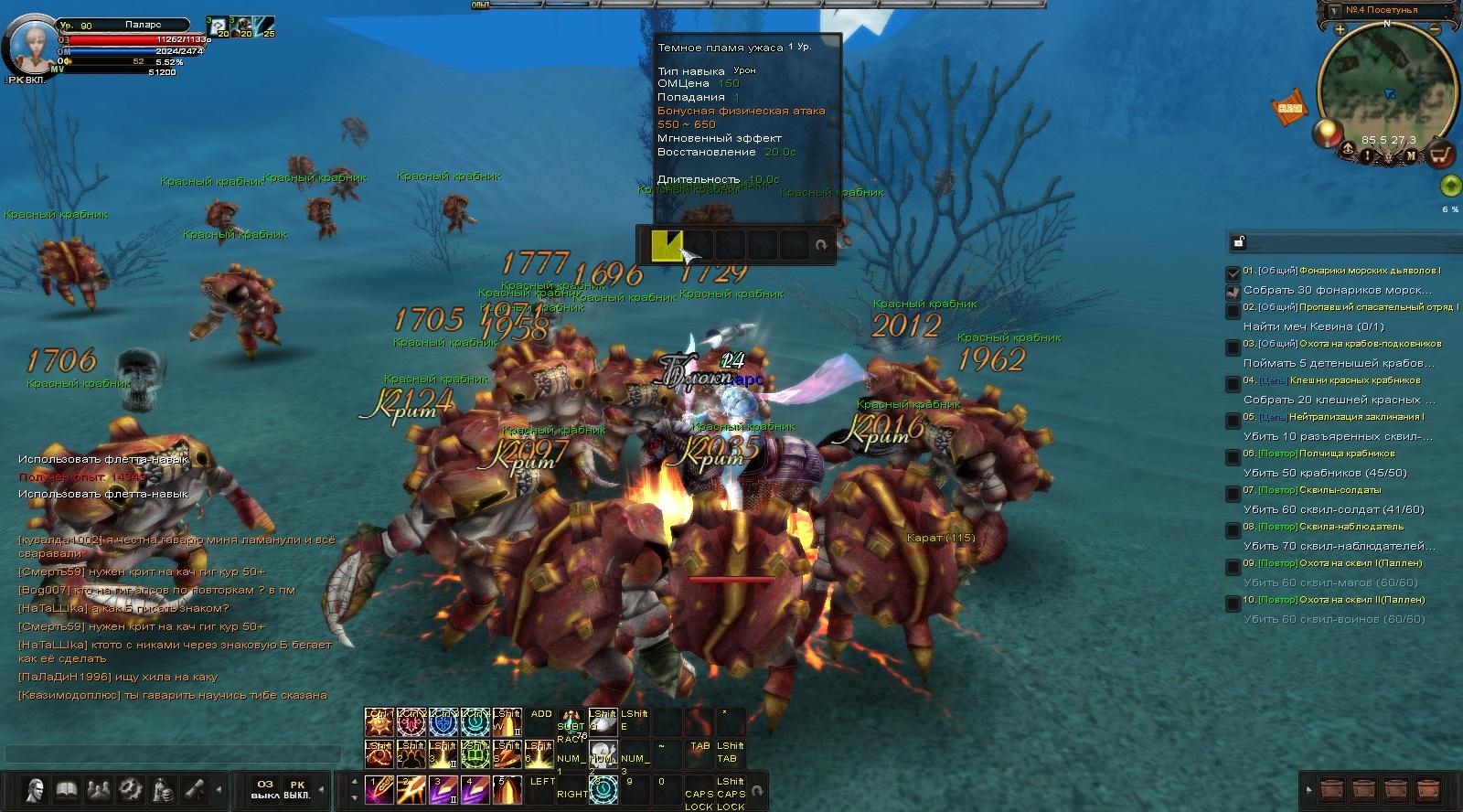Click the chat input field
Image resolution: width=1463 pixels, height=812 pixels.
click(x=174, y=753)
